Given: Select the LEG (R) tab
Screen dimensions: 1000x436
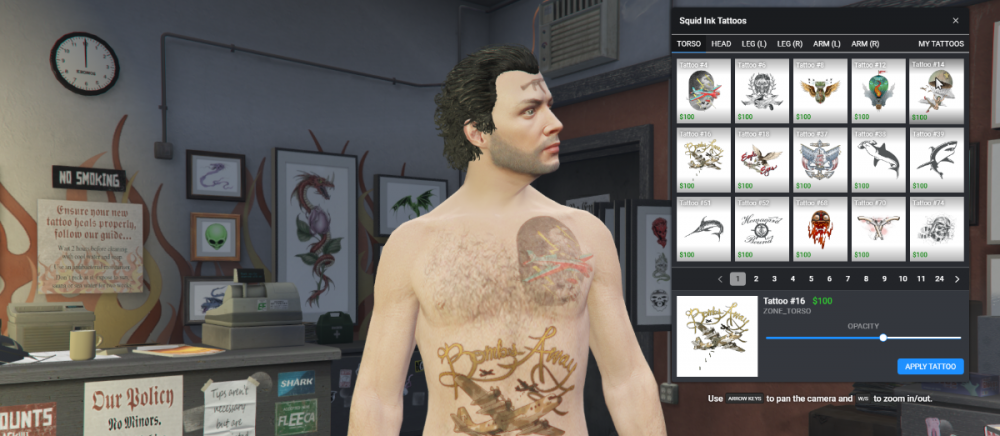Looking at the screenshot, I should pyautogui.click(x=790, y=44).
